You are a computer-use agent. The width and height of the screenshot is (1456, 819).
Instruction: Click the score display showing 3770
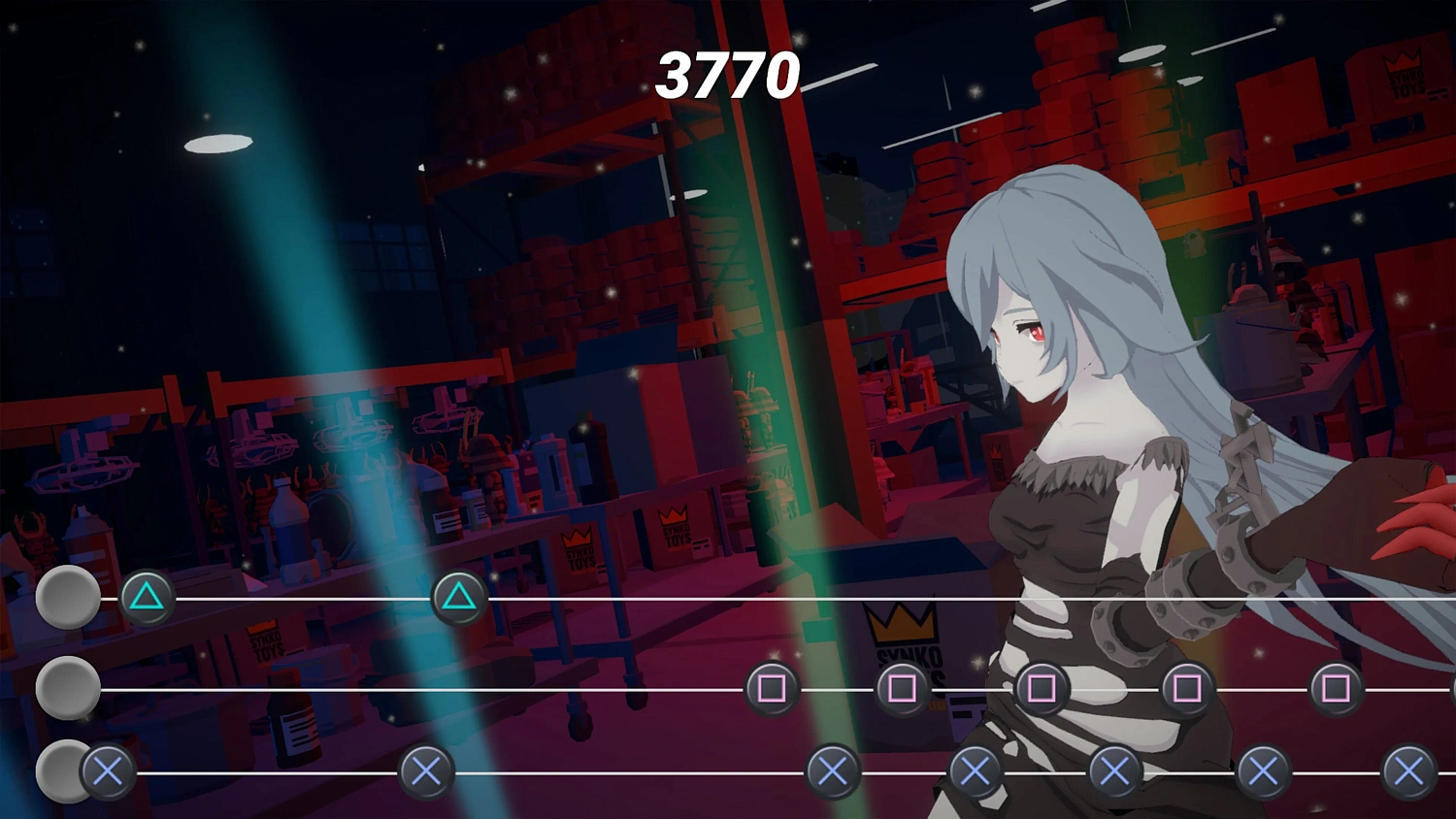pos(728,76)
